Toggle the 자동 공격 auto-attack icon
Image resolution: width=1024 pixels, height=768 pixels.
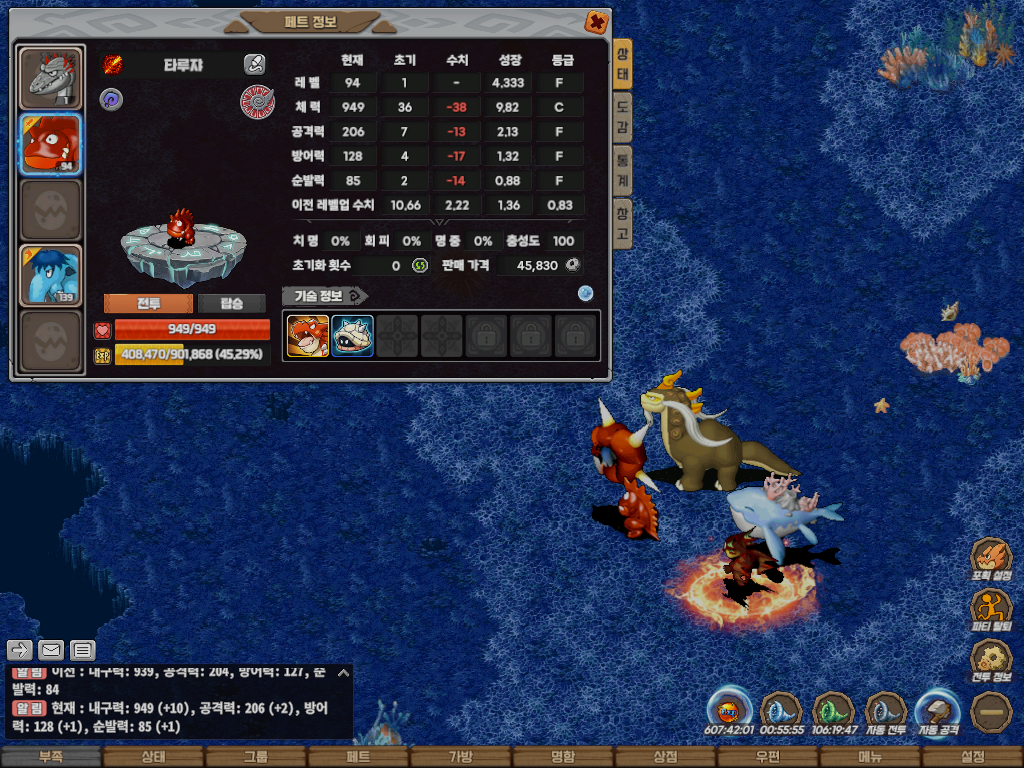(939, 711)
